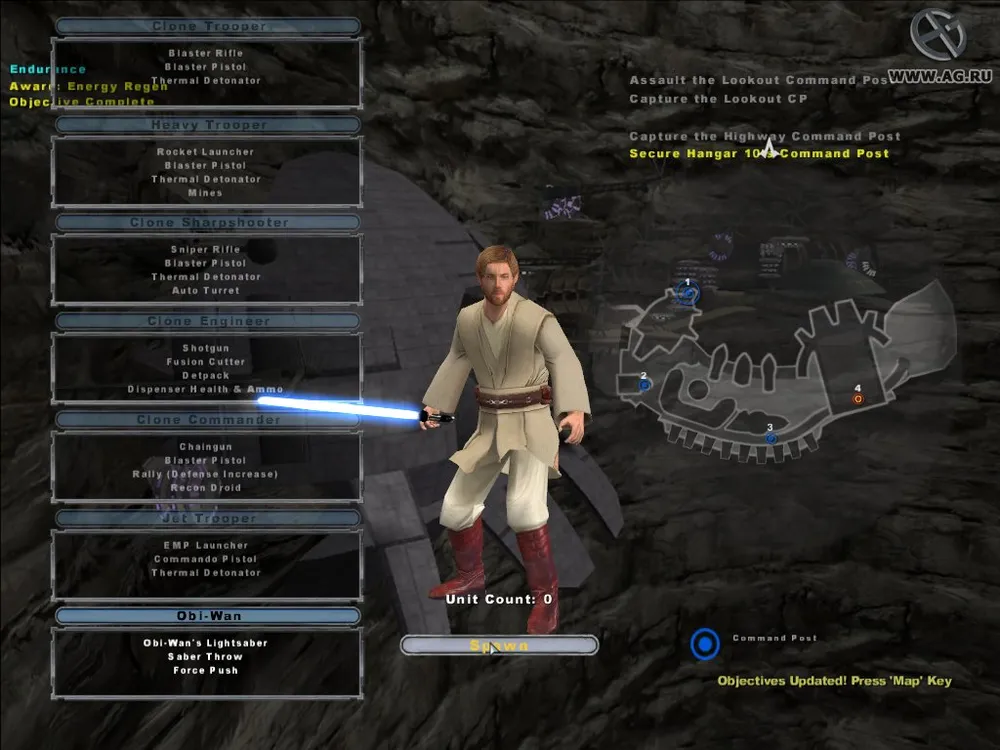
Task: Choose the Heavy Trooper class
Action: (x=208, y=125)
